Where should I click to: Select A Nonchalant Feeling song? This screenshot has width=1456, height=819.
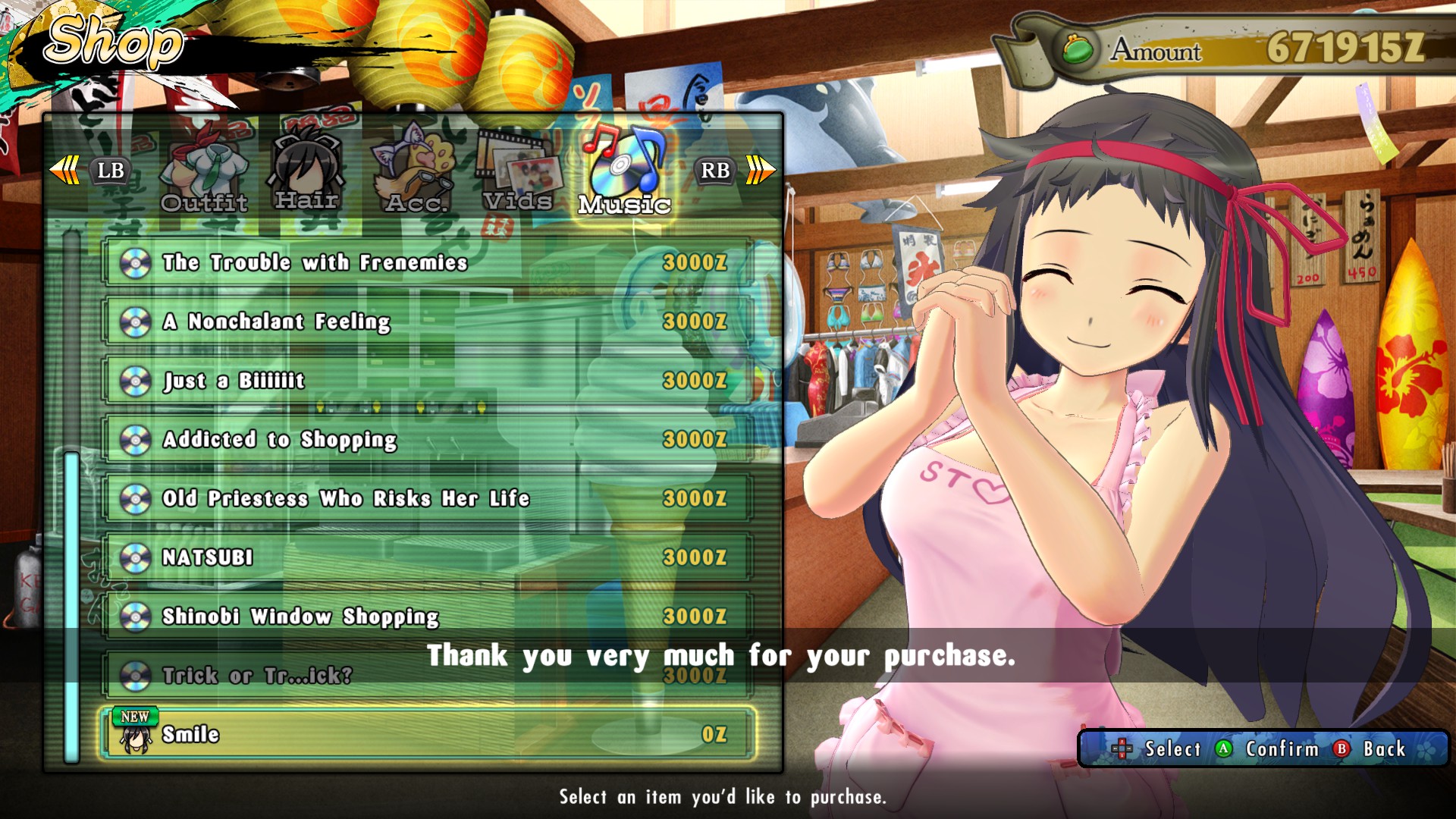click(428, 322)
